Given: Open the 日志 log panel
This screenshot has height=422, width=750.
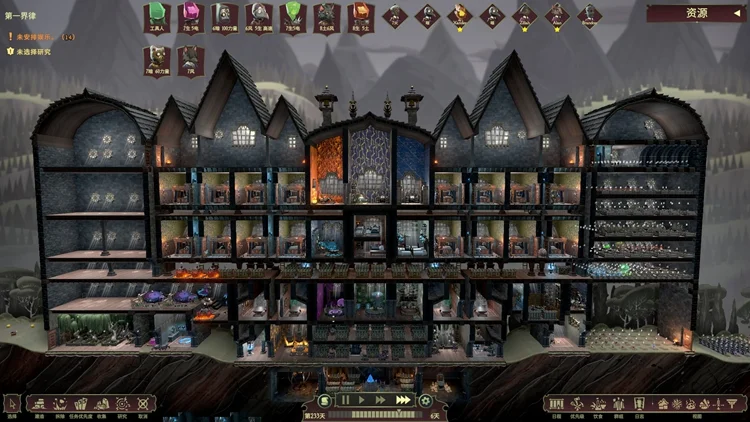Looking at the screenshot, I should tap(638, 404).
